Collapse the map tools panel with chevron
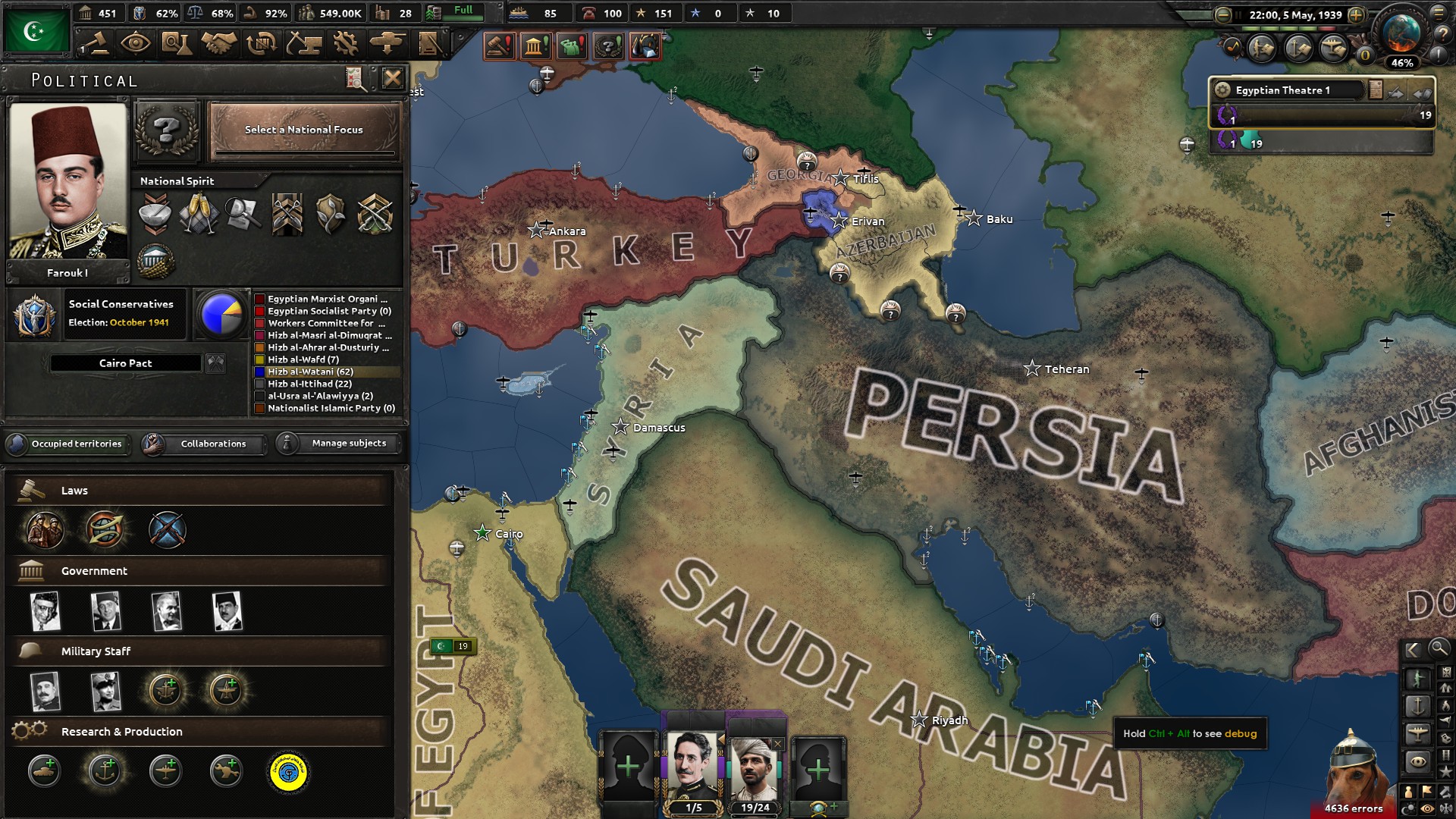 click(1413, 650)
